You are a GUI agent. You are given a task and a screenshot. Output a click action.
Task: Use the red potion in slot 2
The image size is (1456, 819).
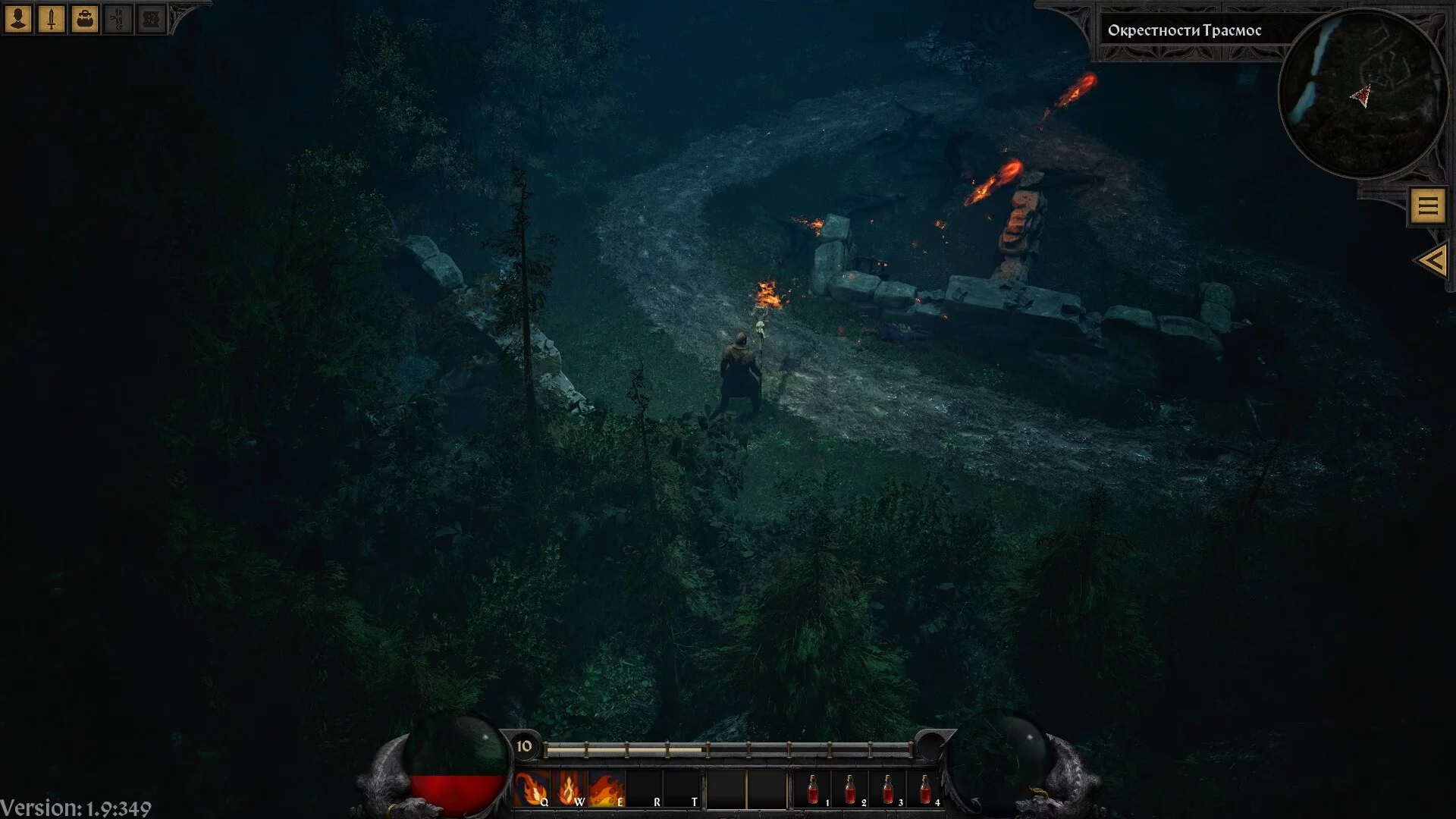coord(850,790)
